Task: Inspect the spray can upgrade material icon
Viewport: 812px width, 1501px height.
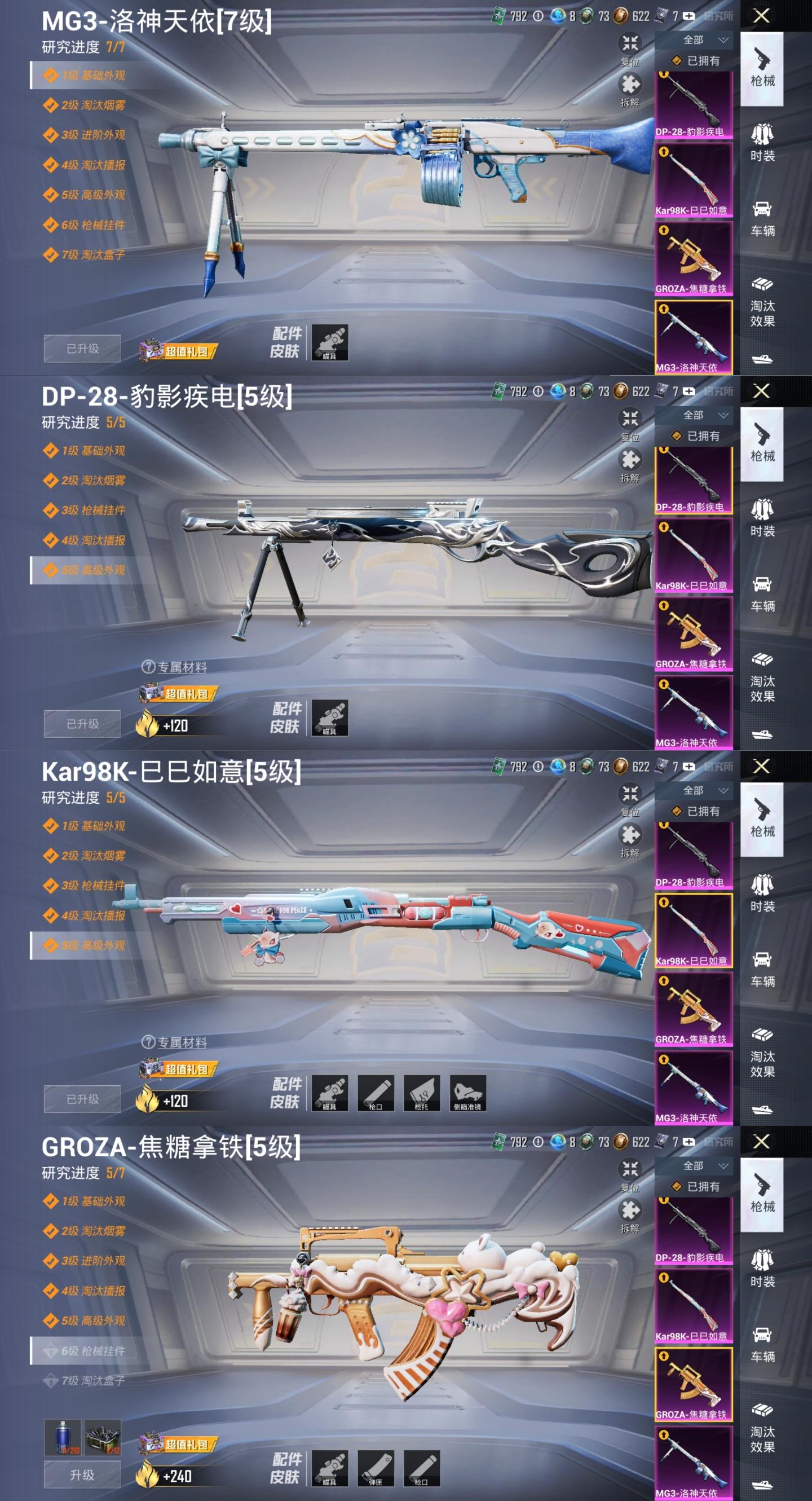Action: 63,1437
